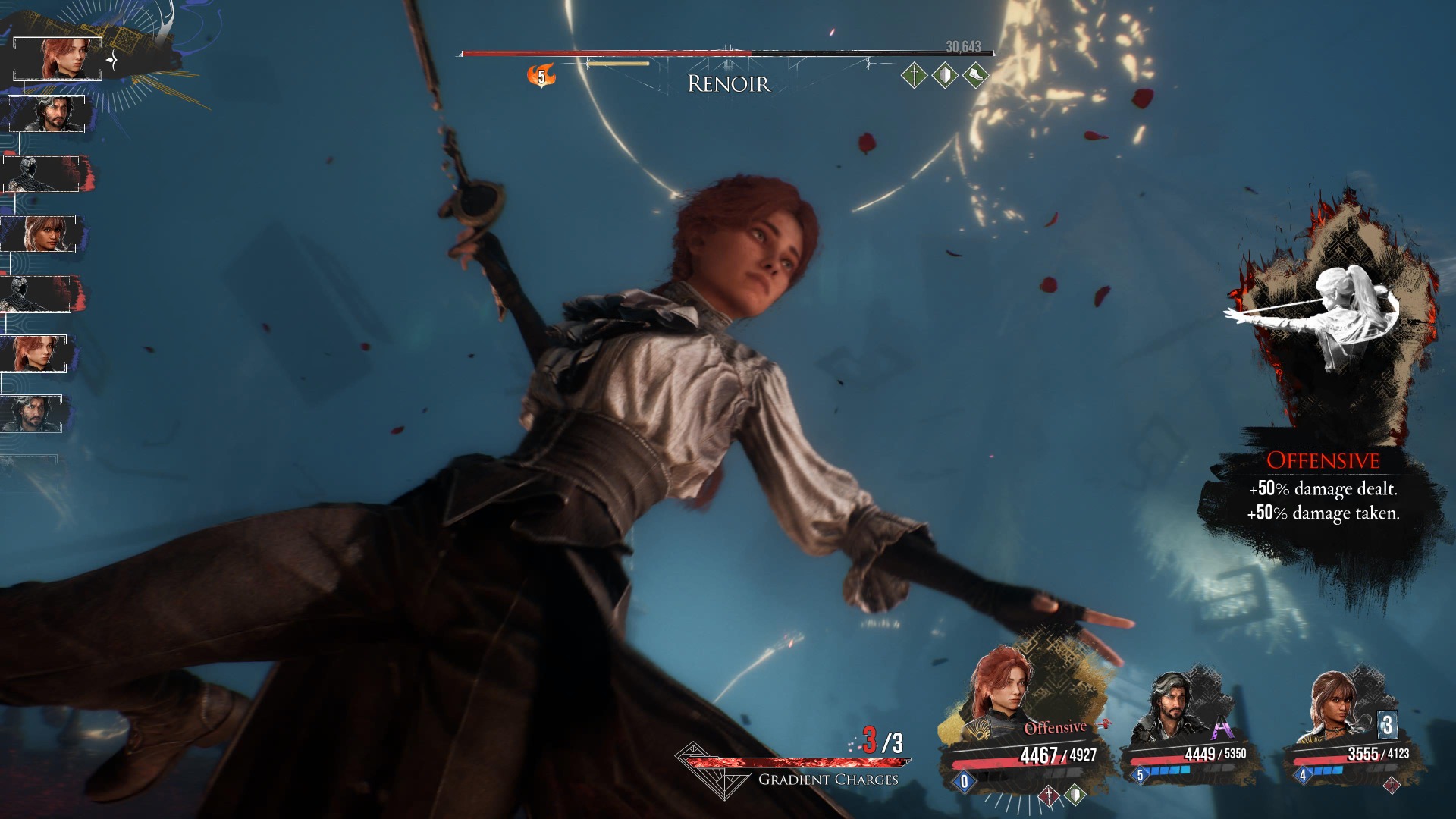Check Lune's stain counter icon
The image size is (1456, 819).
coord(1387,725)
